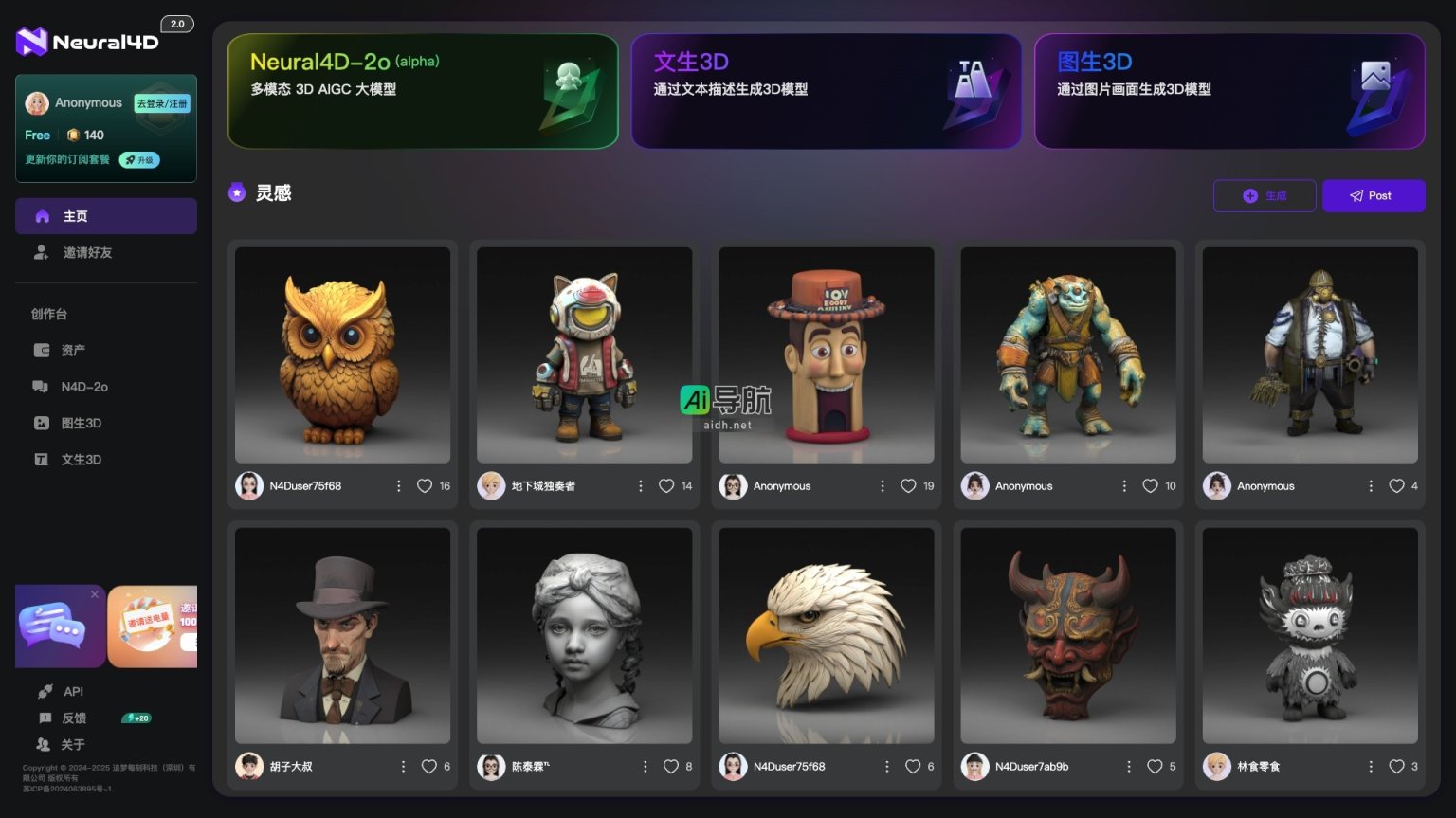Image resolution: width=1456 pixels, height=818 pixels.
Task: Open the 资产 assets panel via wallet icon
Action: coord(42,350)
